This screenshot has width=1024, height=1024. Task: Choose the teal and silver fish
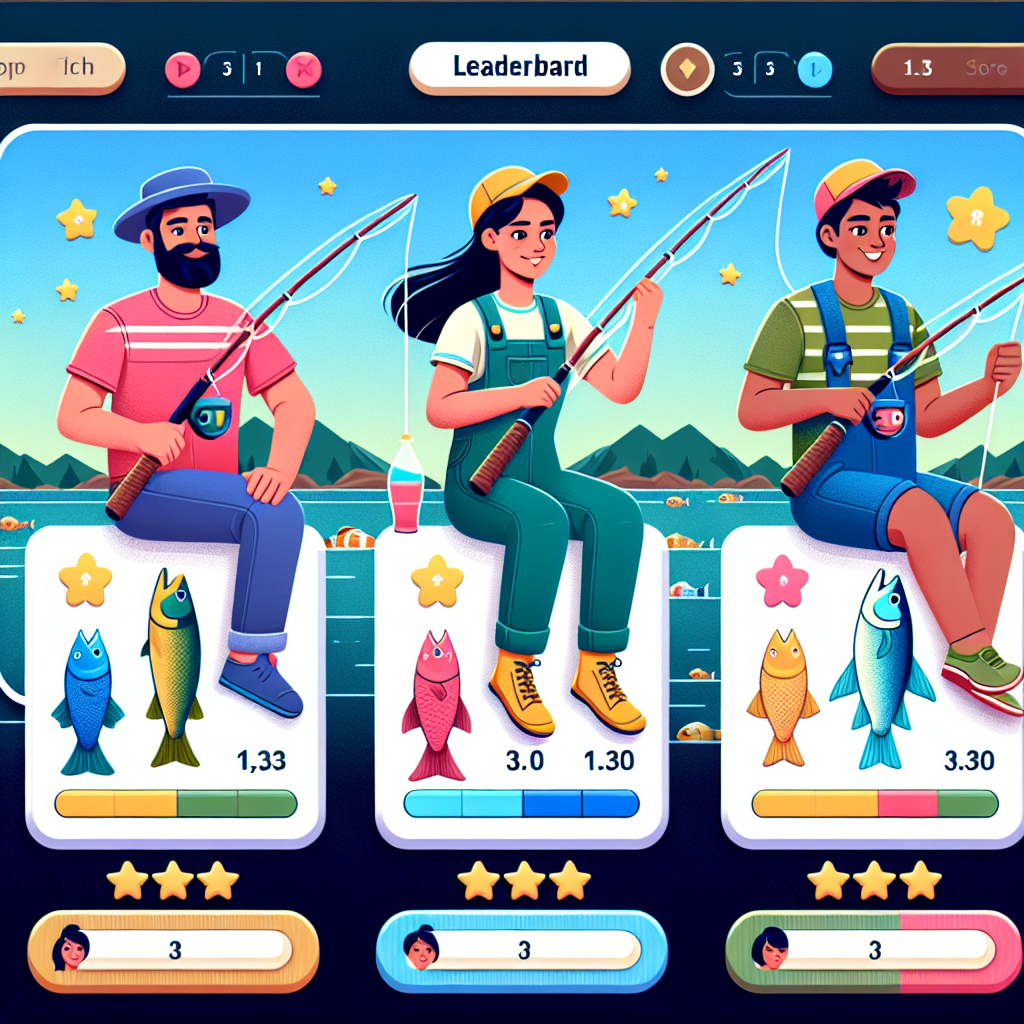click(883, 669)
